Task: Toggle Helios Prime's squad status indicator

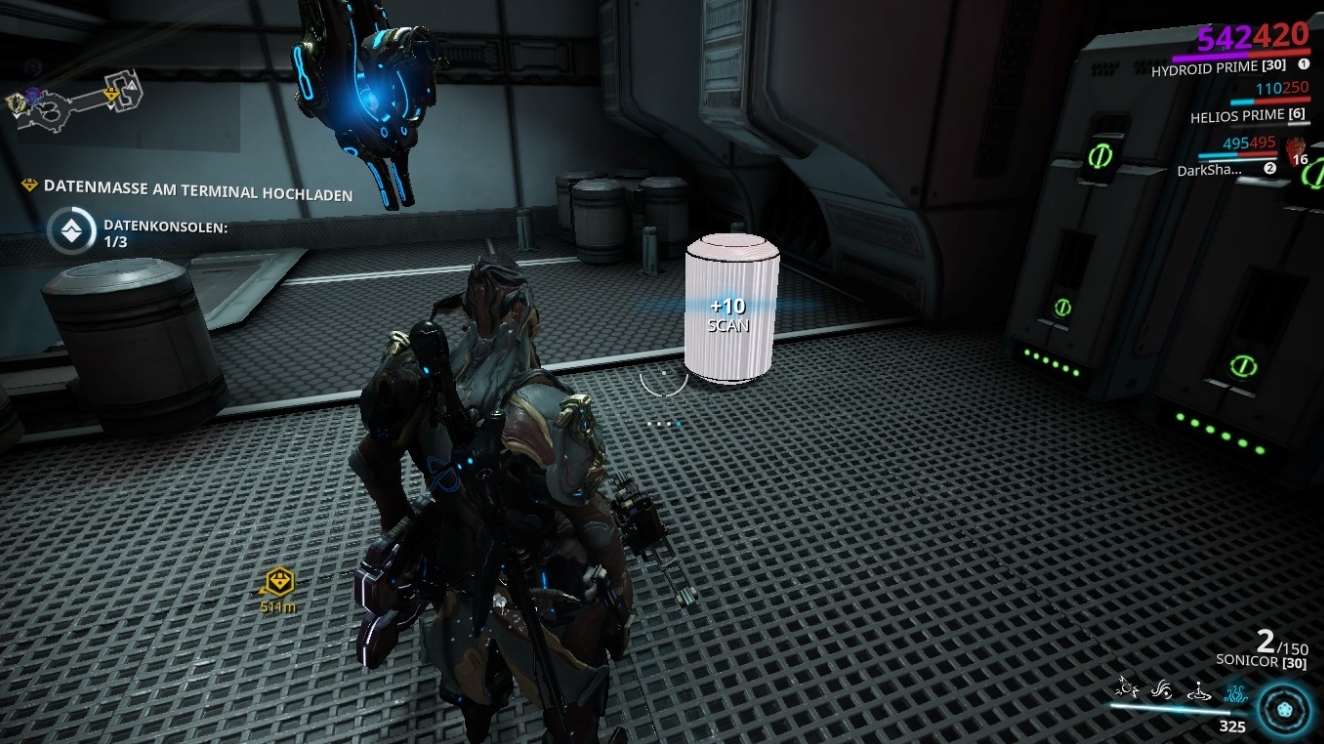Action: point(1269,102)
